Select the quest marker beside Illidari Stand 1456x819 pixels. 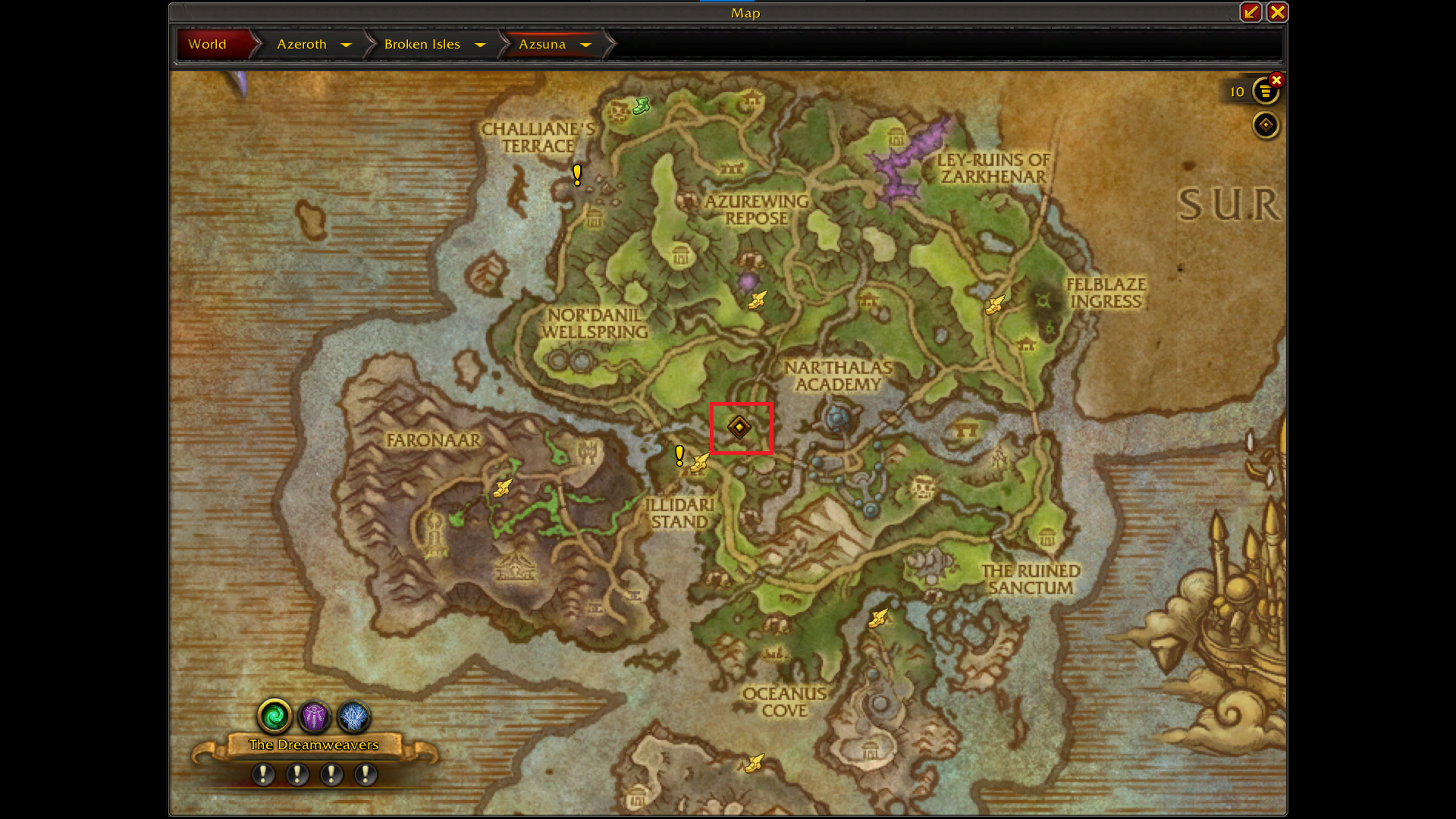[x=679, y=455]
